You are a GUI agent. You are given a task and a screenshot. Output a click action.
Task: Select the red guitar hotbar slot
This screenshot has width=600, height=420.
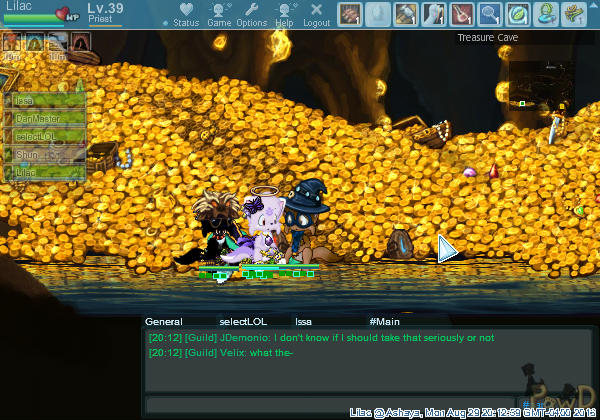coord(461,14)
